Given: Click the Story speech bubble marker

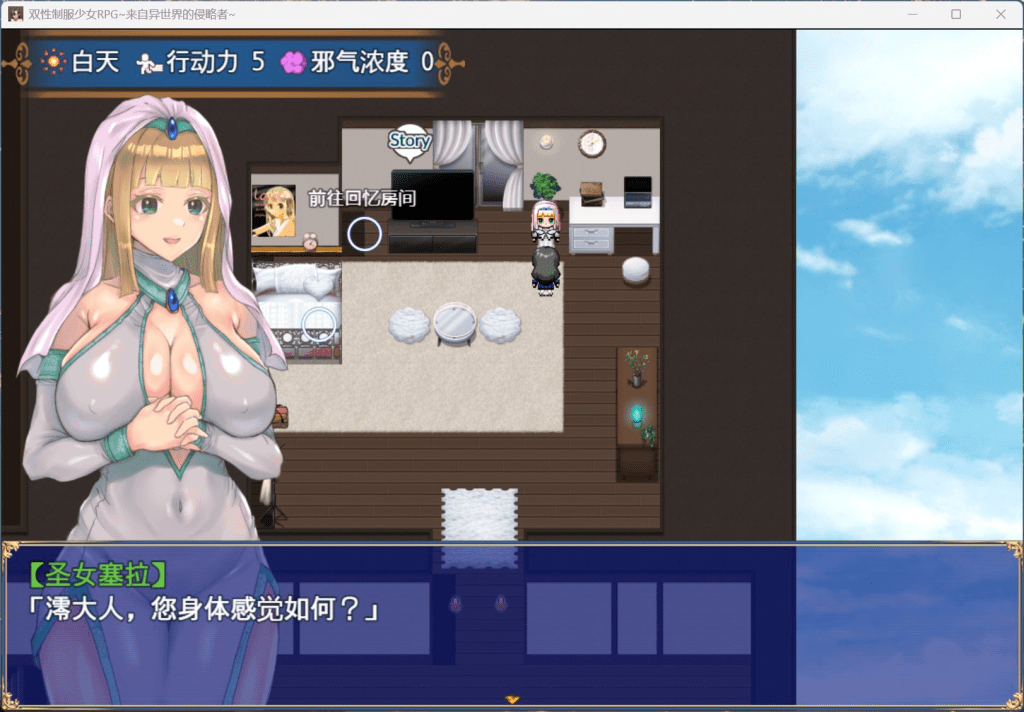Looking at the screenshot, I should (x=409, y=142).
